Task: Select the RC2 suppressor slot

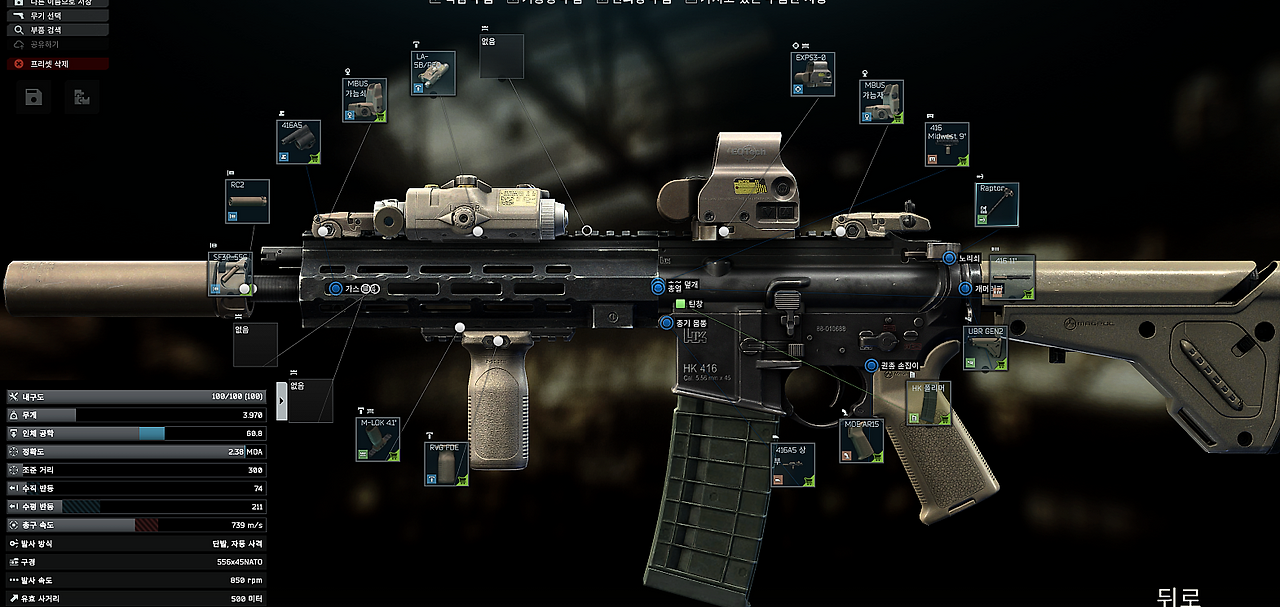Action: tap(247, 201)
